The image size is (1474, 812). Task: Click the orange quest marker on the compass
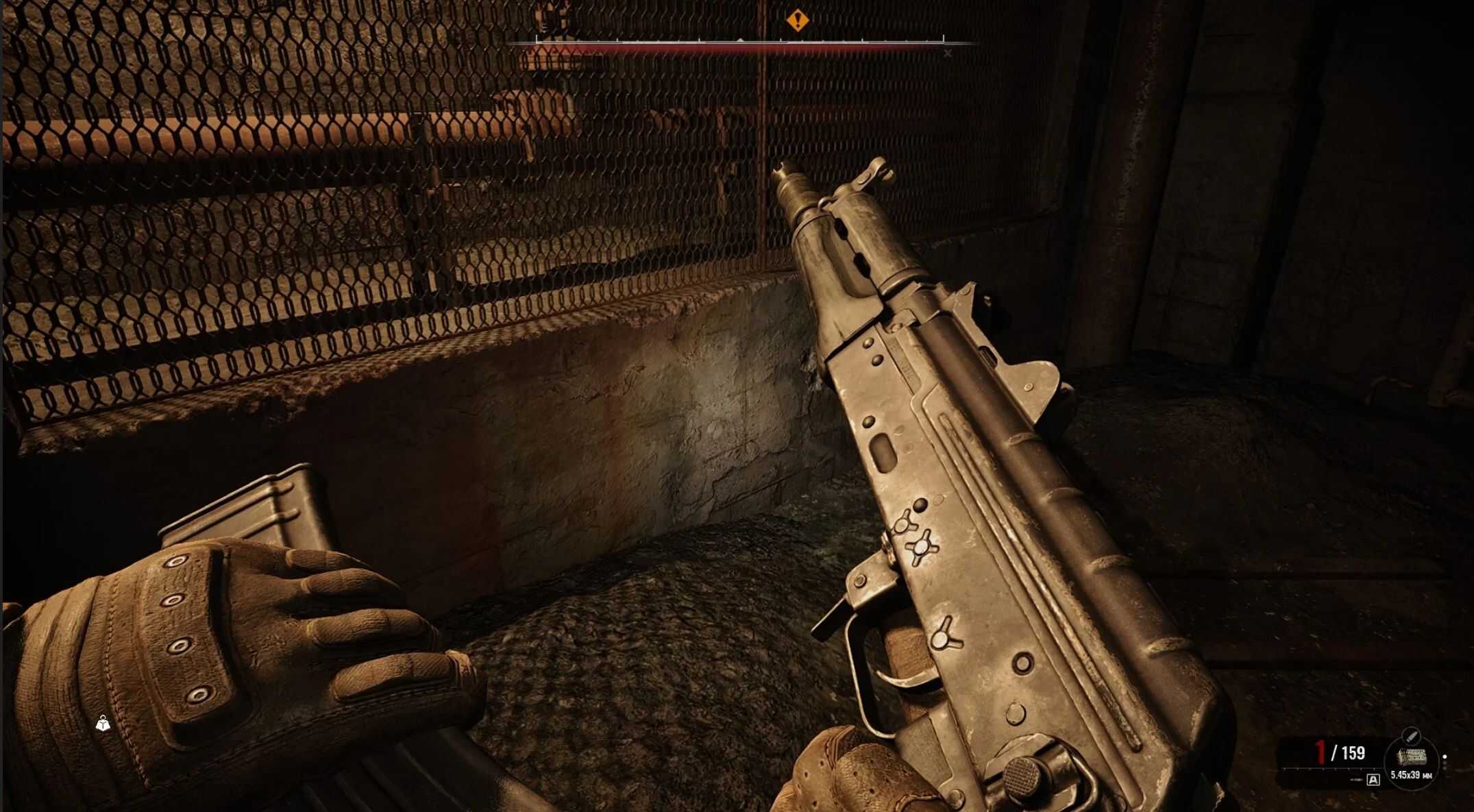(x=797, y=20)
